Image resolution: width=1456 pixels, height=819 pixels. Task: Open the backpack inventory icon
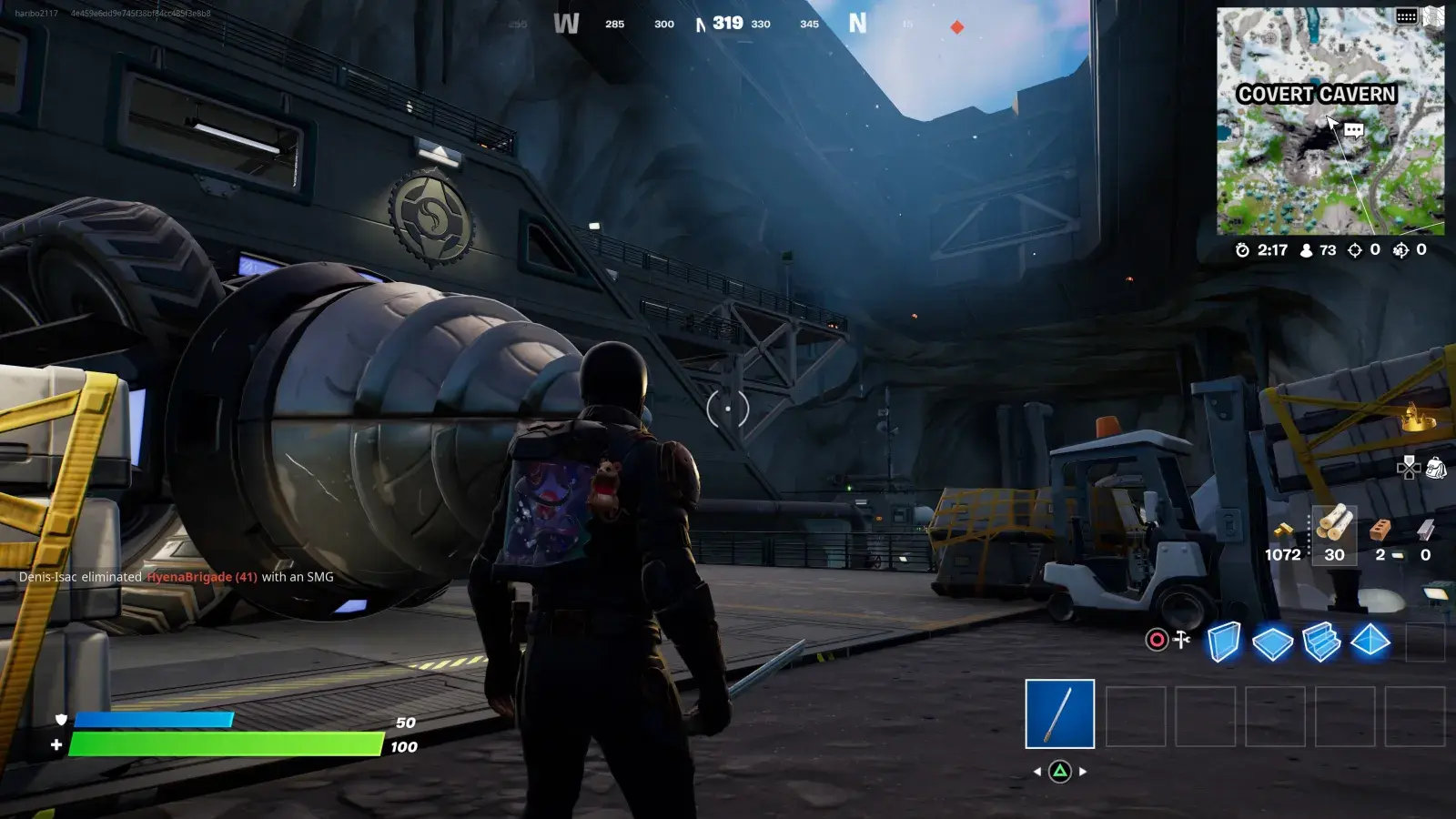point(1436,468)
